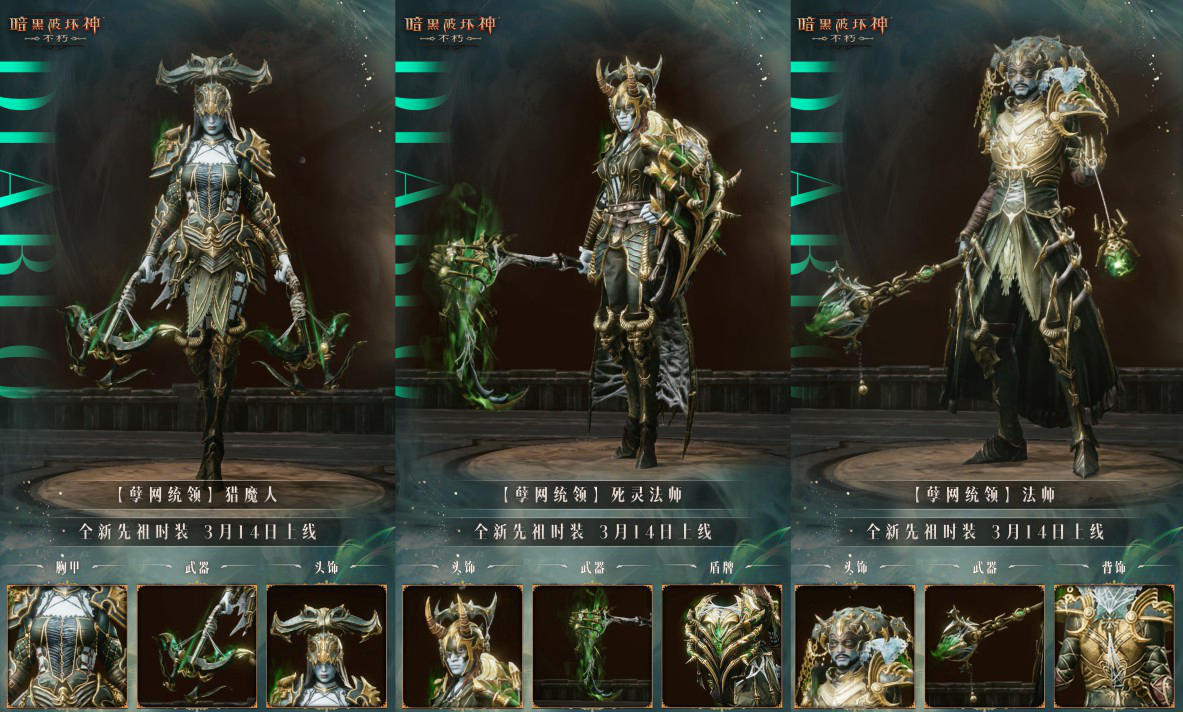Select the Demon Hunter chest armor thumbnail

[x=67, y=646]
